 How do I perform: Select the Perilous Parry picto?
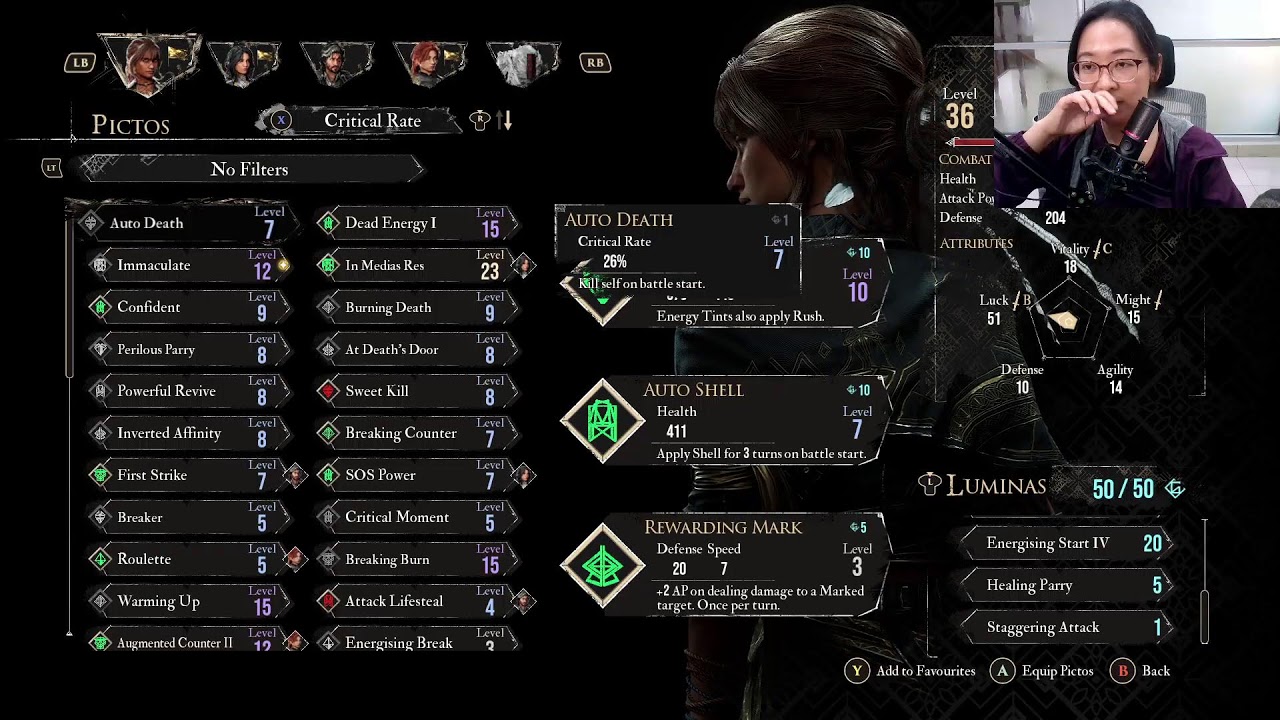pos(180,349)
